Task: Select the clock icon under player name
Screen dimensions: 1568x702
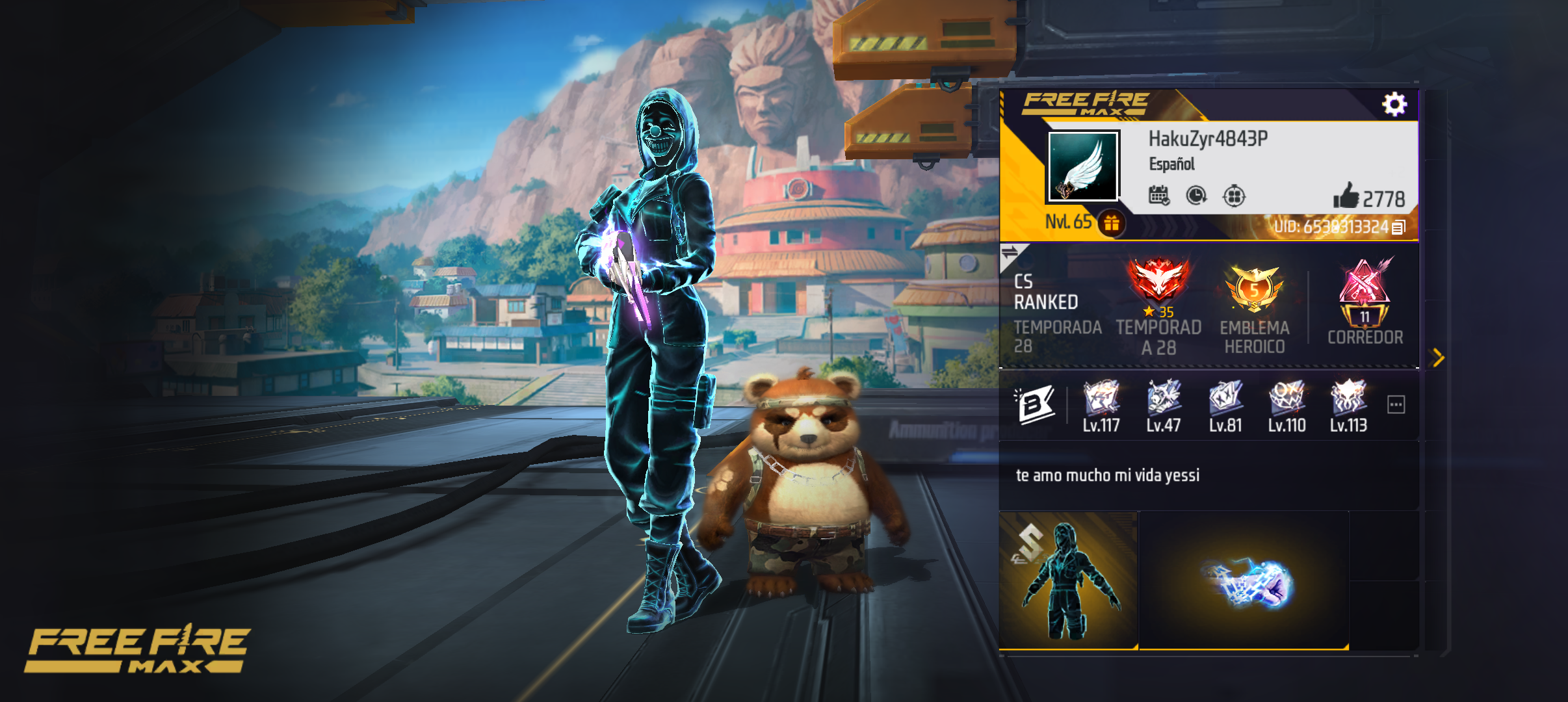Action: coord(1196,195)
